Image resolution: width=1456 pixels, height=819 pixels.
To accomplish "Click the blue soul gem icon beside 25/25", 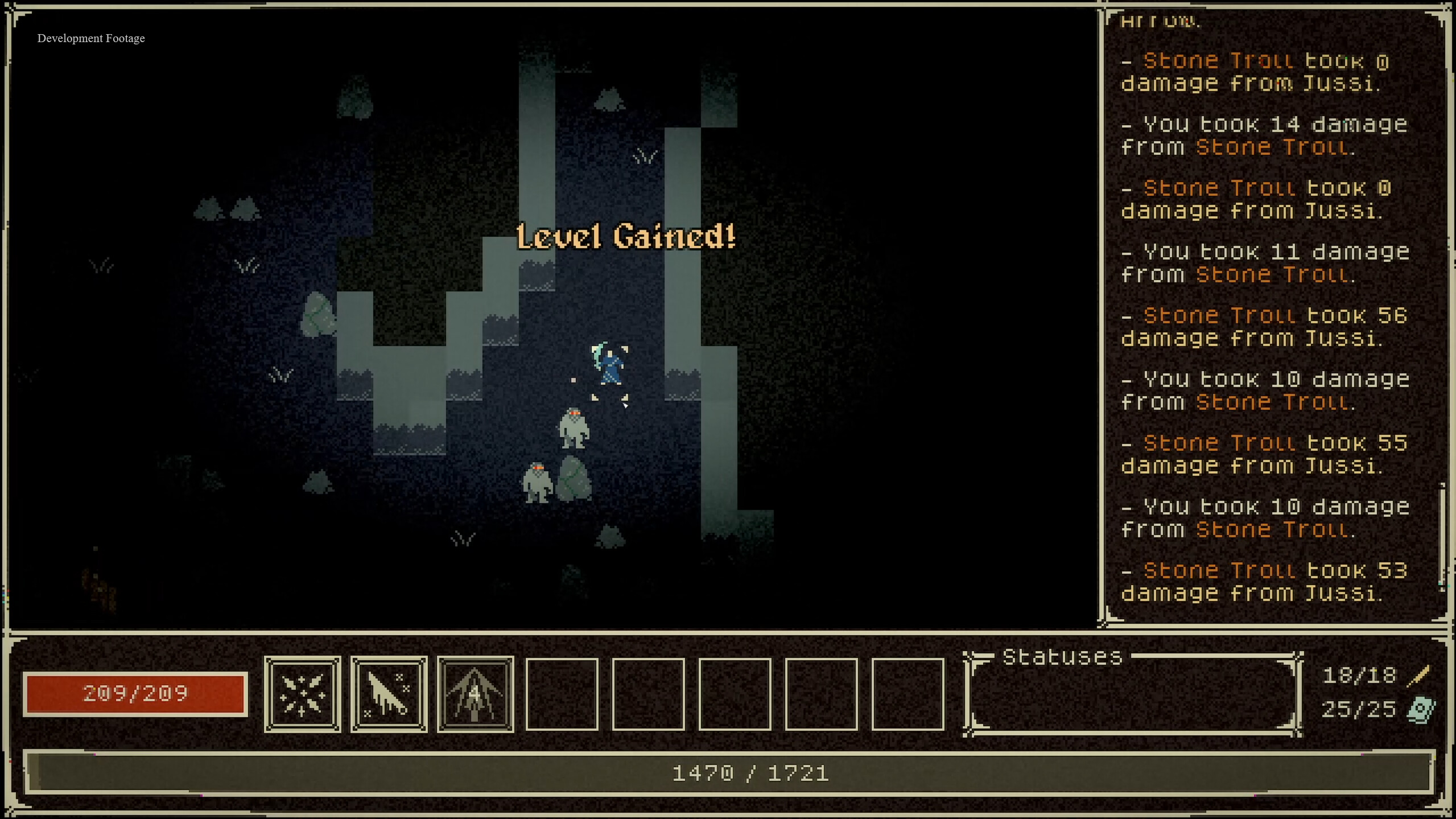I will coord(1420,709).
